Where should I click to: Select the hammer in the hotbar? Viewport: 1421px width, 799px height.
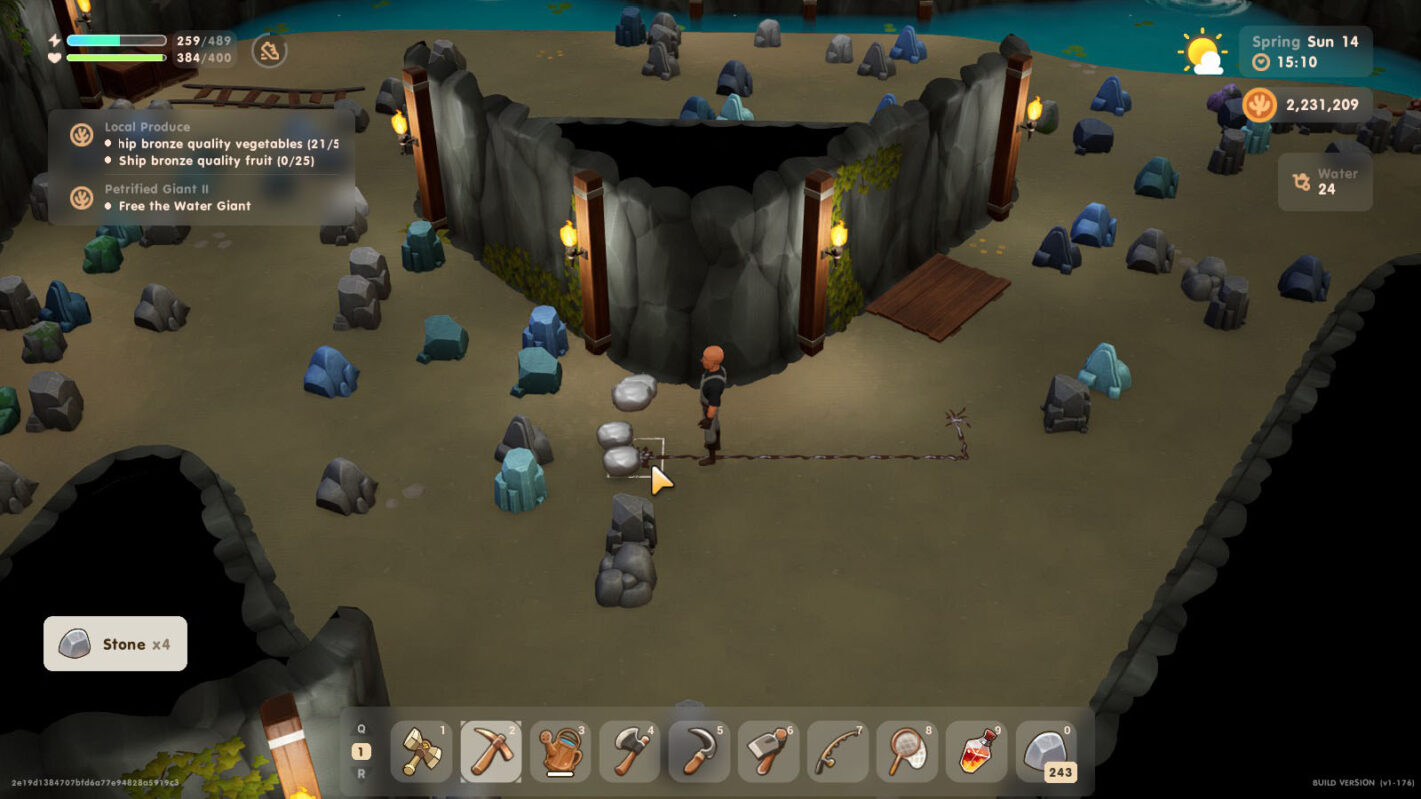(x=421, y=752)
